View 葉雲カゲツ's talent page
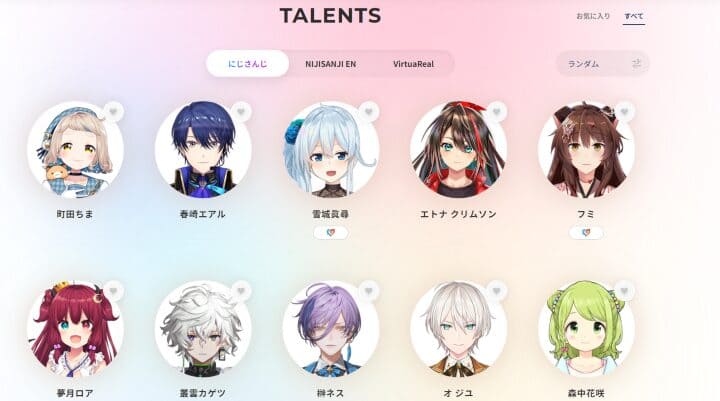The height and width of the screenshot is (401, 720). tap(203, 329)
